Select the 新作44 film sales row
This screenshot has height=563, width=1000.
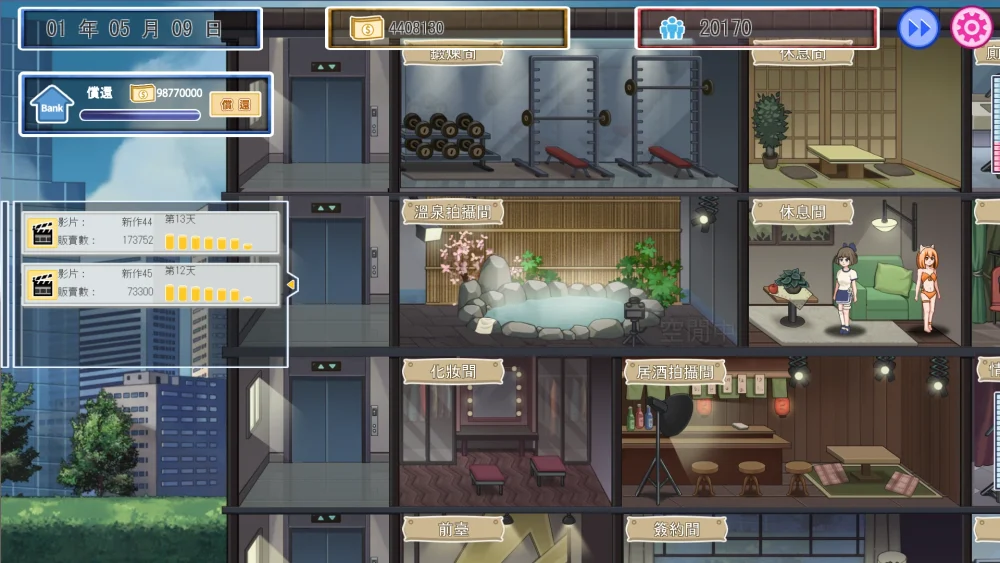[151, 232]
